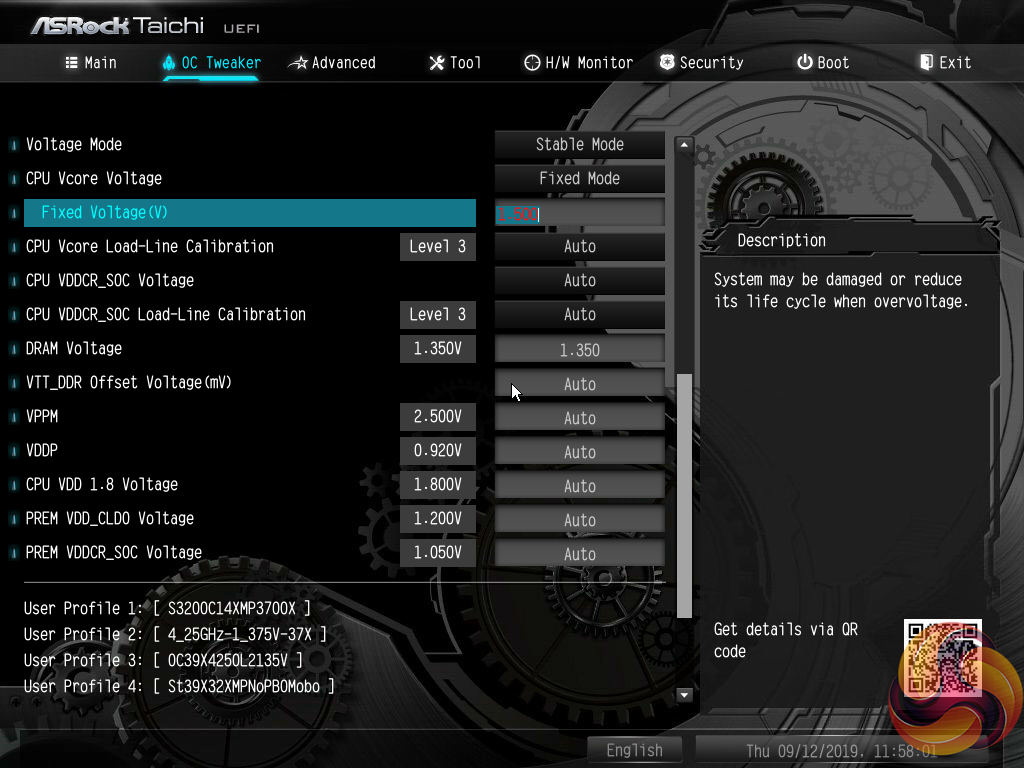This screenshot has width=1024, height=768.
Task: Switch to the Main tab
Action: 91,63
